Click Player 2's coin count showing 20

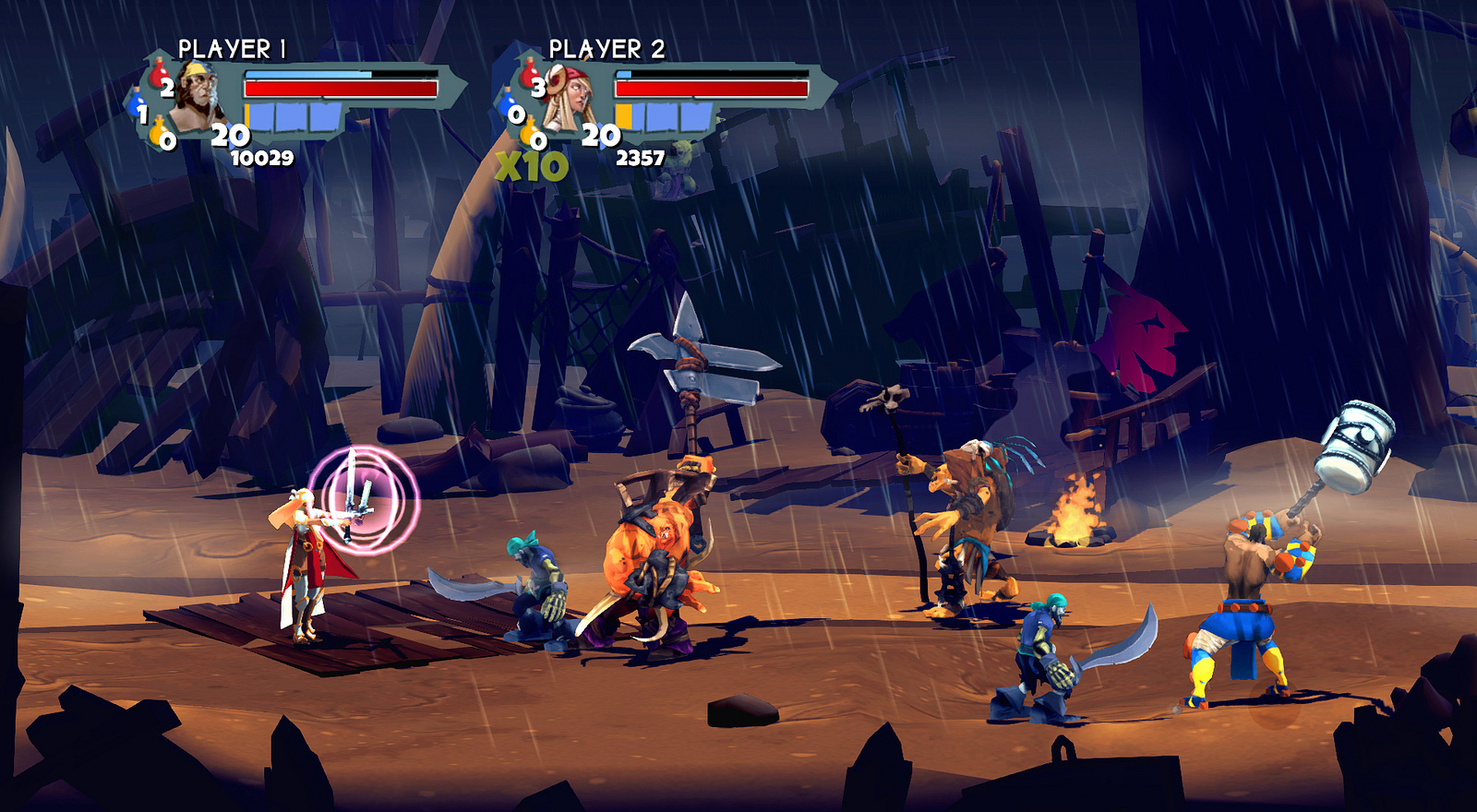[600, 133]
